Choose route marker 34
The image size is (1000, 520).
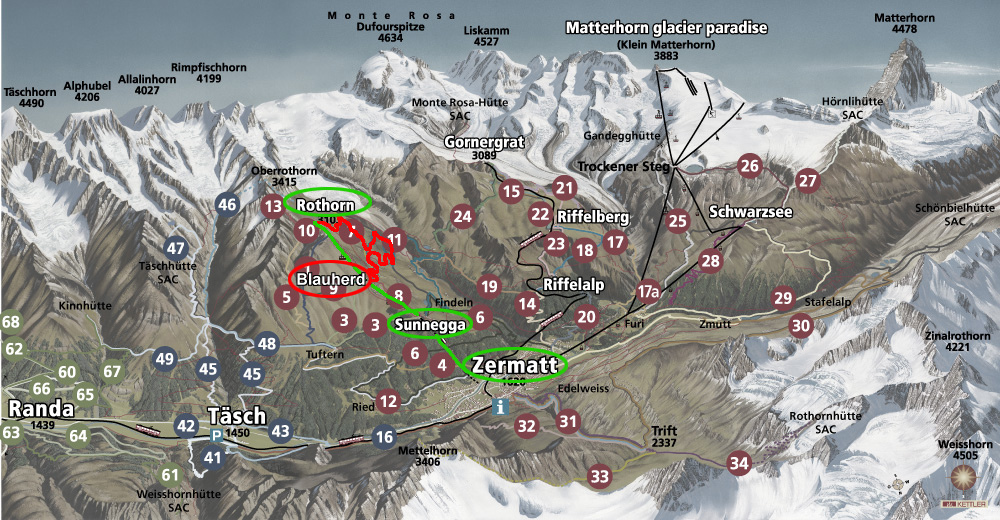click(738, 463)
